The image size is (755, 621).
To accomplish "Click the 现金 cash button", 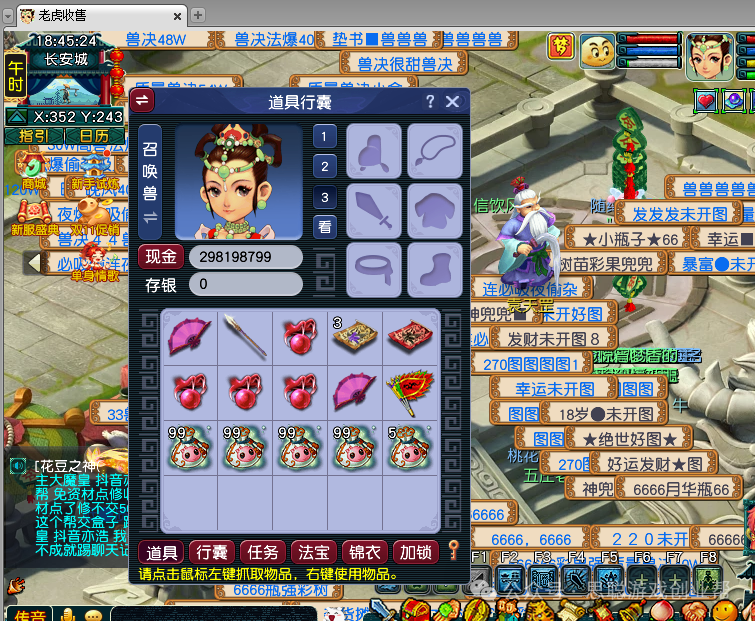I will click(x=160, y=257).
